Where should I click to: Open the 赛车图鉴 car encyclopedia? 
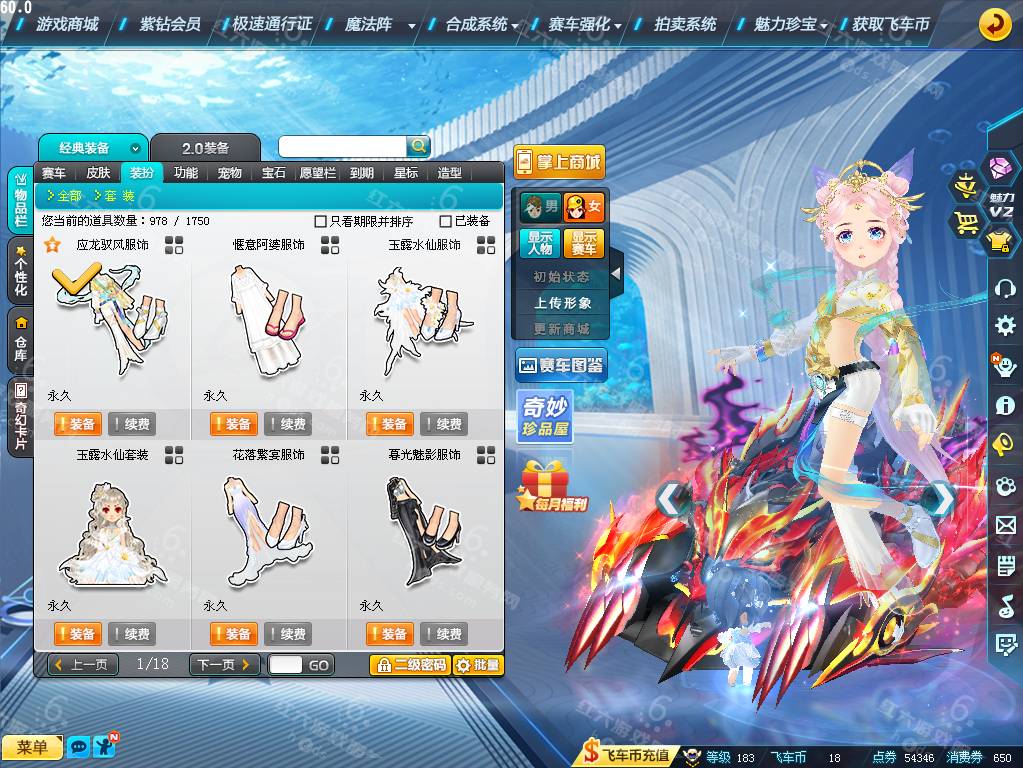(560, 366)
